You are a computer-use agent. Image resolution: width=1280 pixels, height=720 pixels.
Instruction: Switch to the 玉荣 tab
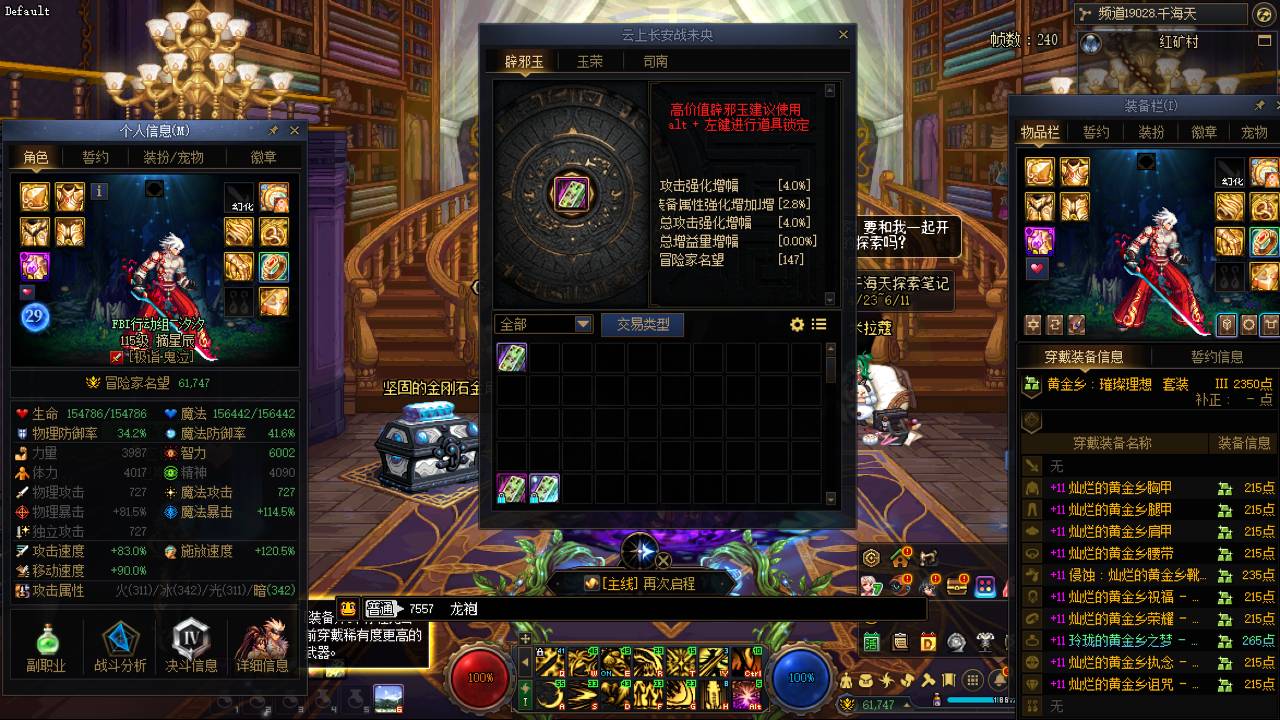pyautogui.click(x=590, y=61)
